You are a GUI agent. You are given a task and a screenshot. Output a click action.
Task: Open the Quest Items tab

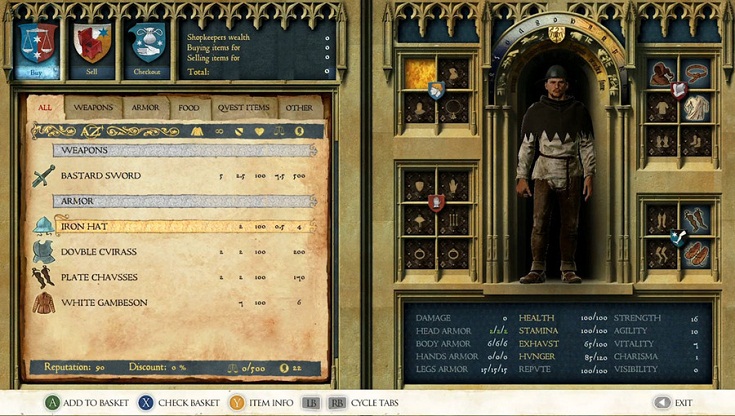(x=243, y=108)
